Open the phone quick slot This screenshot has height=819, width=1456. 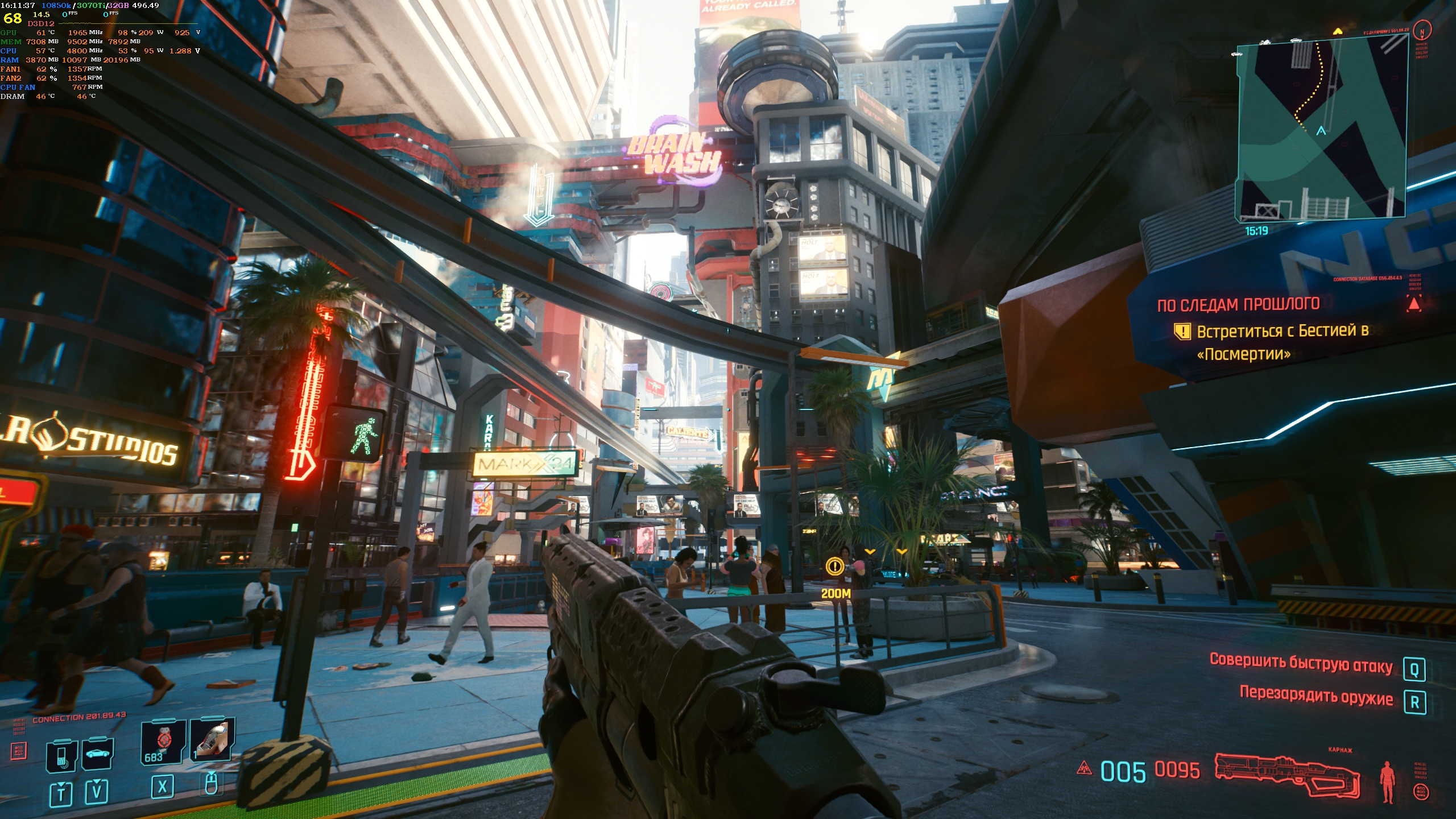[x=61, y=755]
